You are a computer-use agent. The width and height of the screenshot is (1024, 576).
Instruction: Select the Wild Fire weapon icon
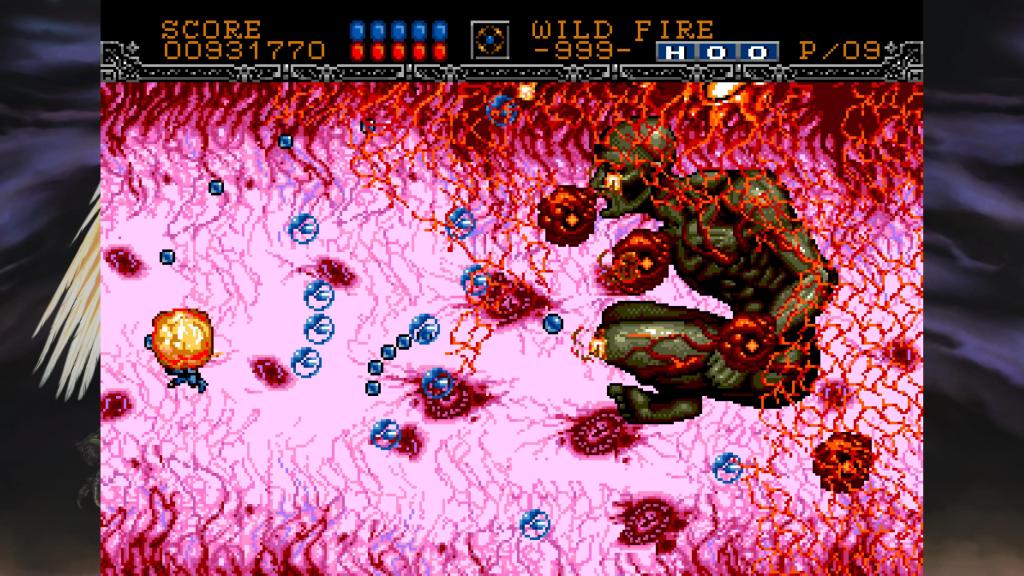[489, 40]
